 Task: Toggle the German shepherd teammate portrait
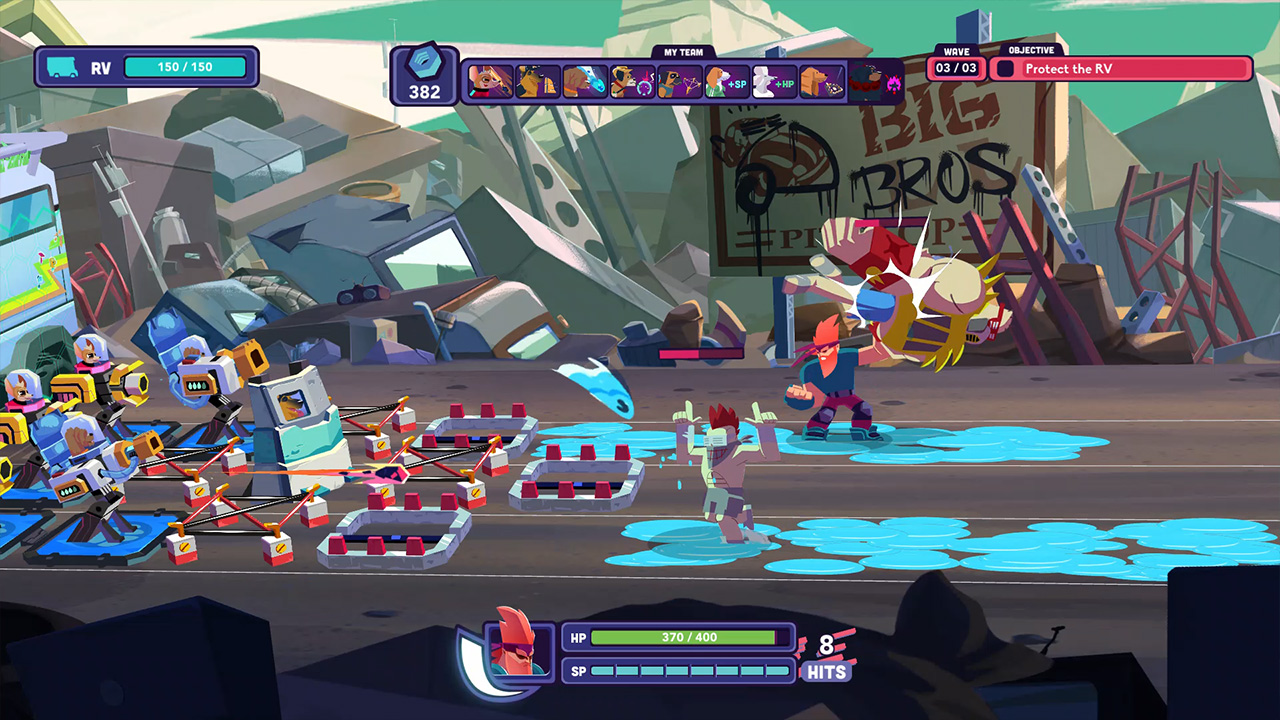point(535,82)
